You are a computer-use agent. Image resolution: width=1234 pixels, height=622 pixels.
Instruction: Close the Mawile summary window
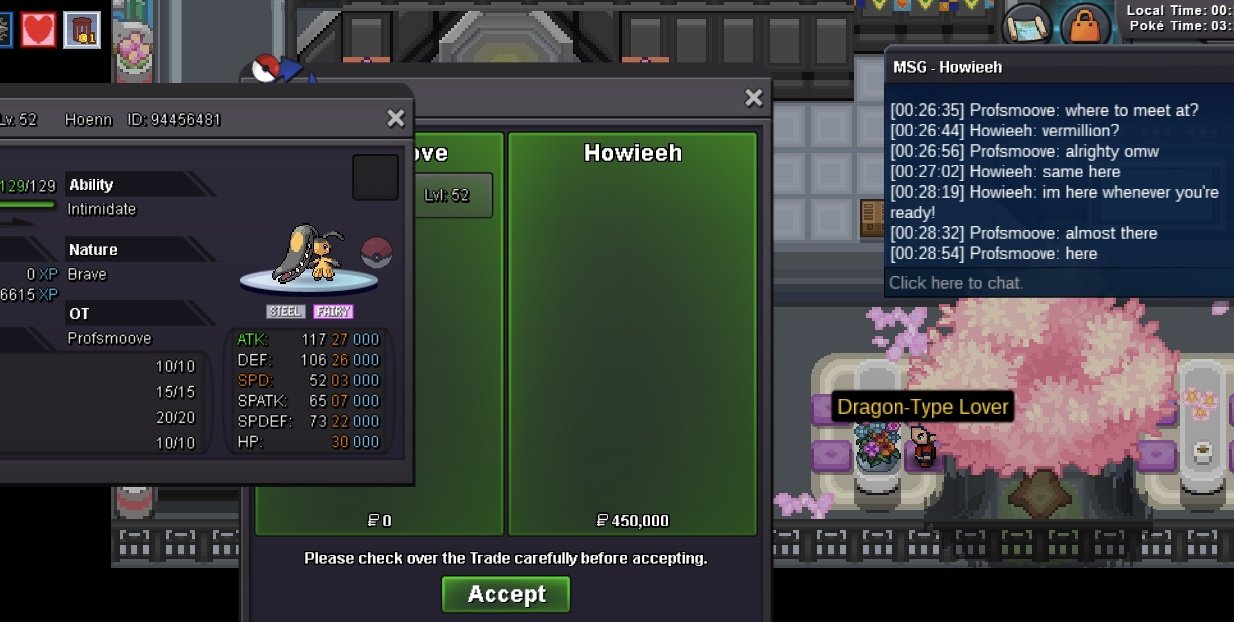point(396,119)
